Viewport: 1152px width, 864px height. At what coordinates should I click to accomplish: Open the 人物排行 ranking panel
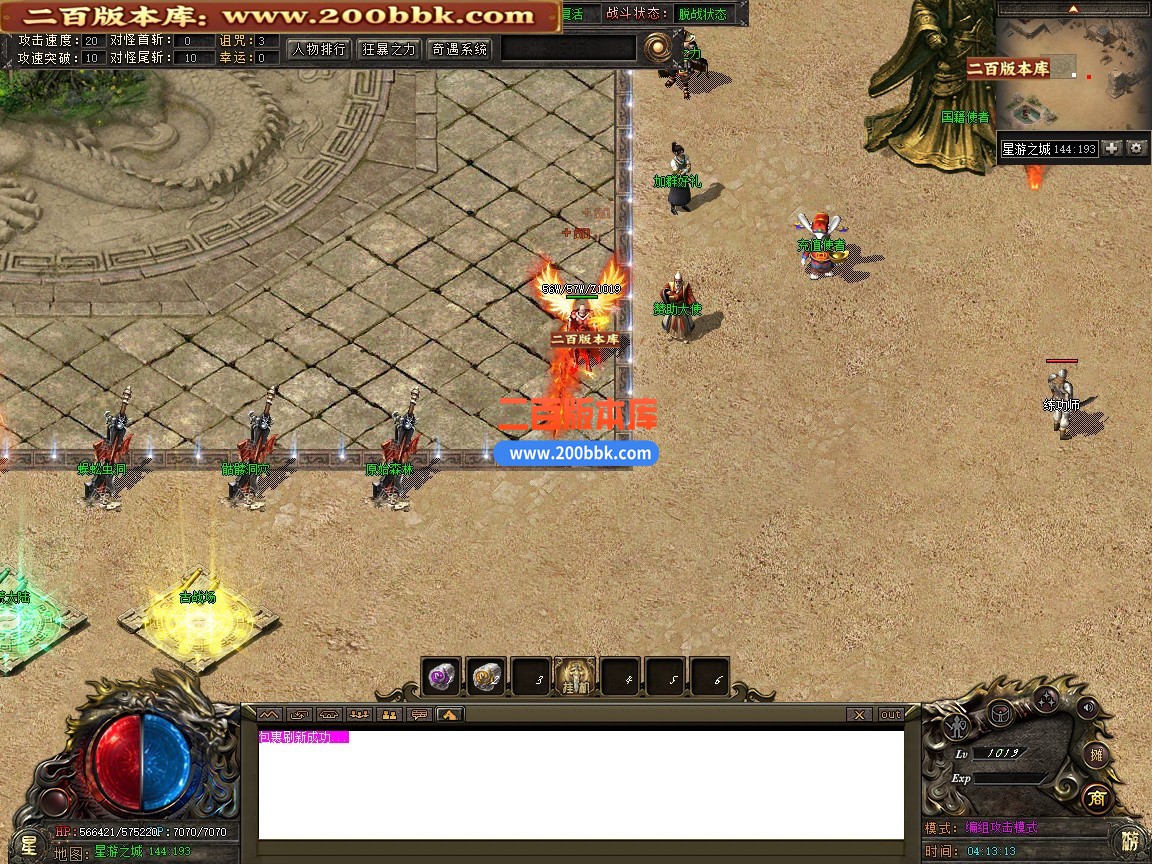(x=318, y=49)
